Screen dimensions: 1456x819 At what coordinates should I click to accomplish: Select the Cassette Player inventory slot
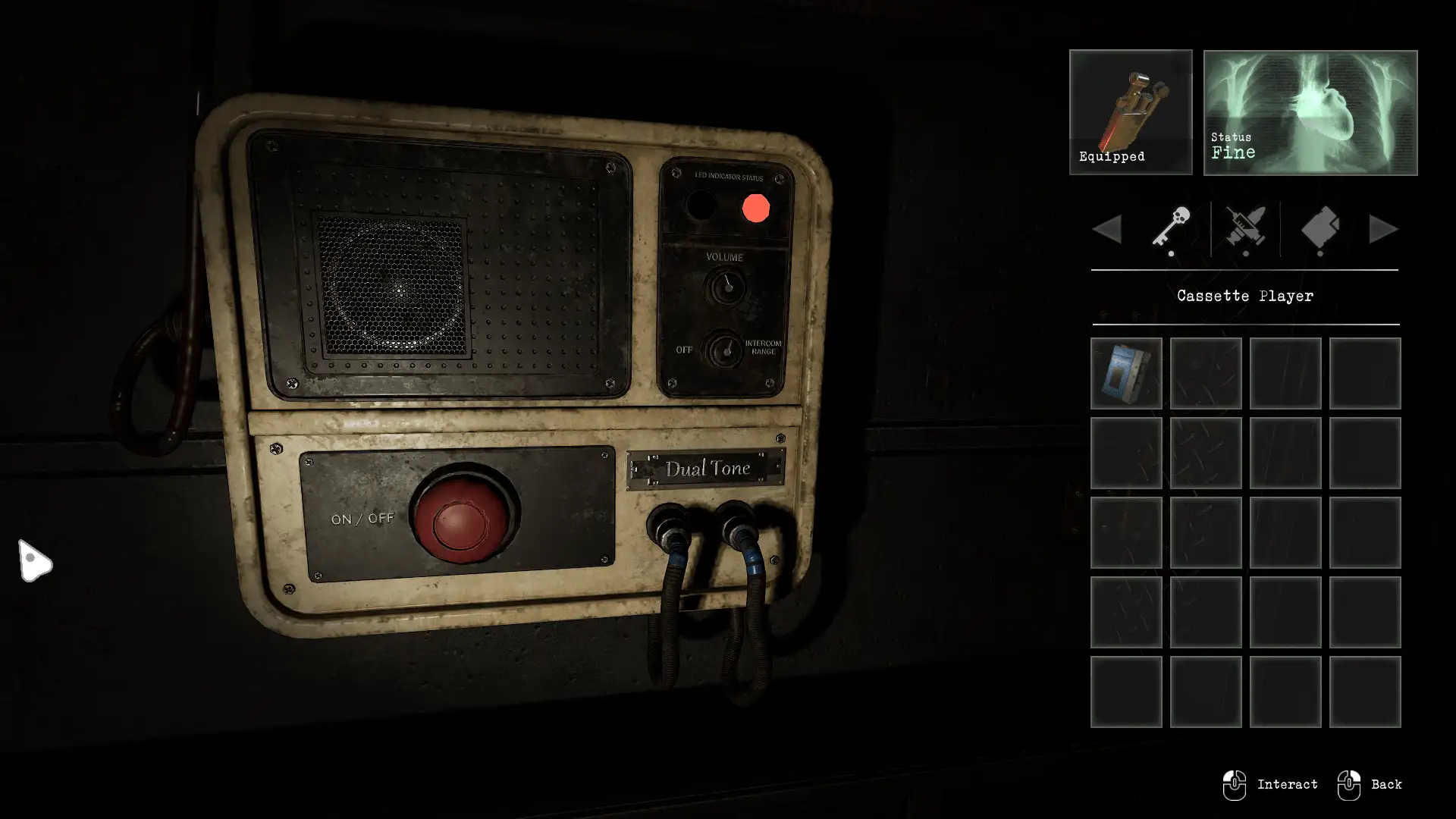[1126, 373]
